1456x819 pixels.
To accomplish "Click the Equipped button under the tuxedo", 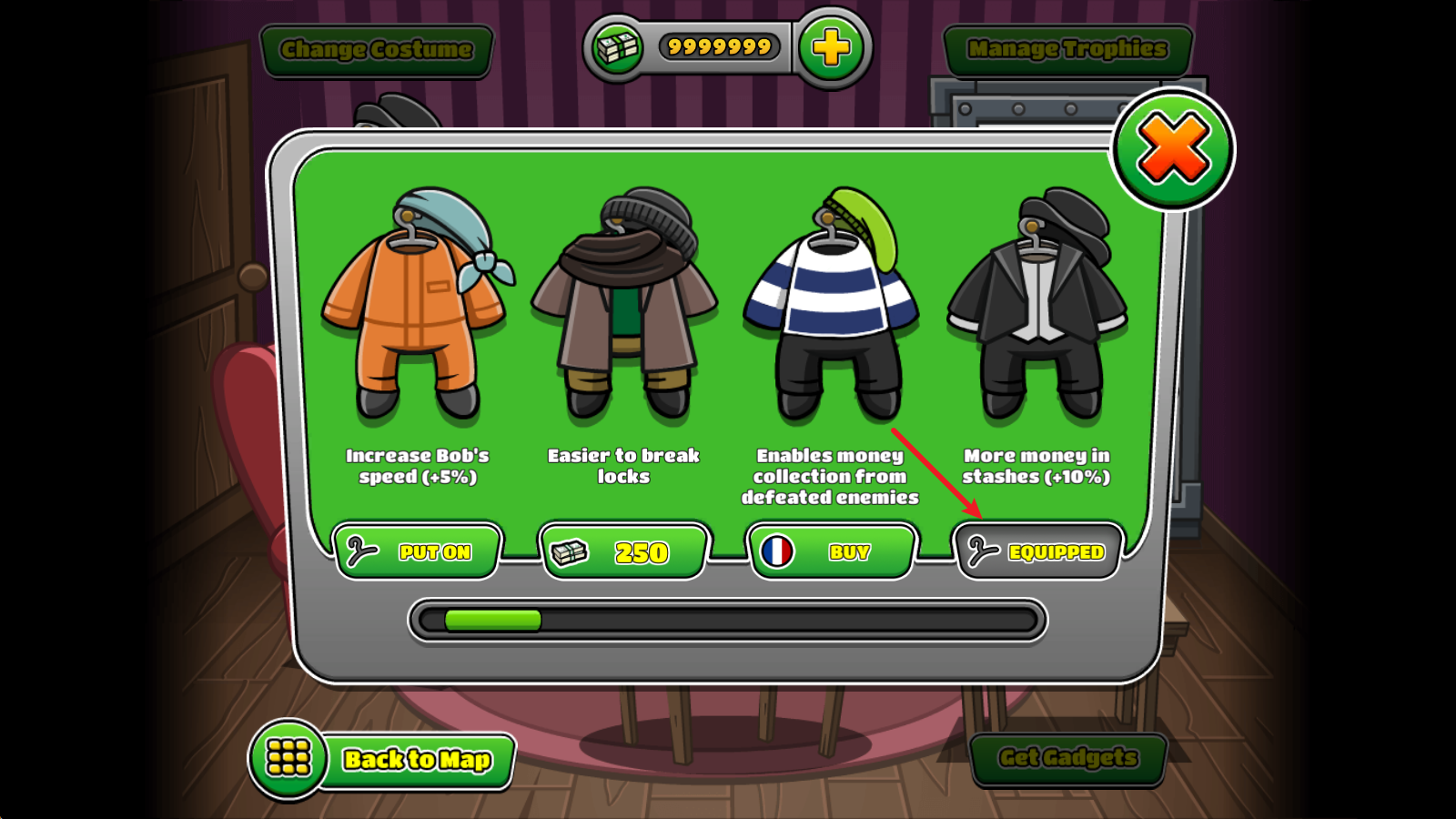I will 1036,551.
